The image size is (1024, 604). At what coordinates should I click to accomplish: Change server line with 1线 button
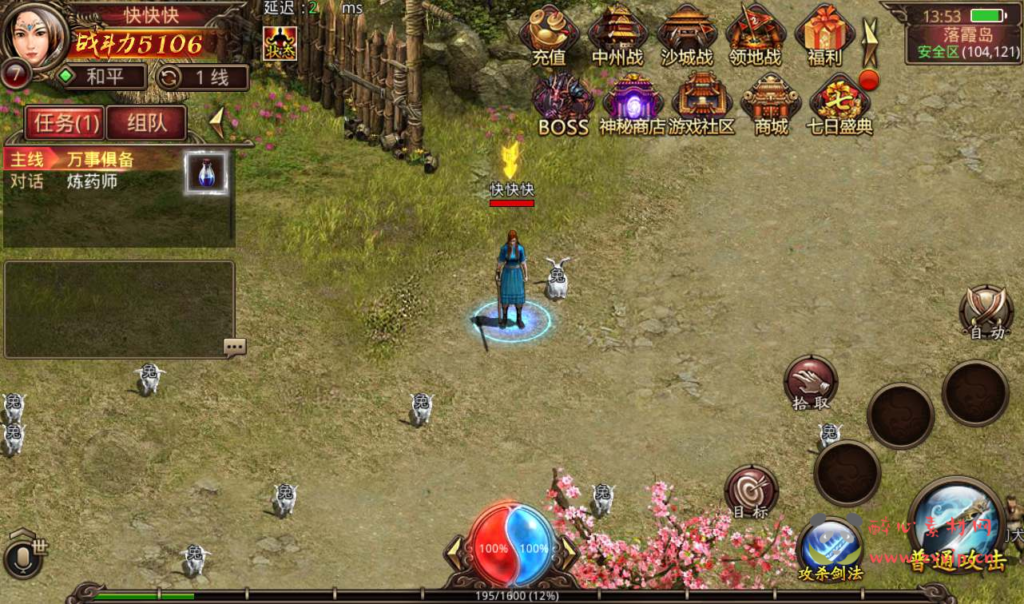click(202, 77)
